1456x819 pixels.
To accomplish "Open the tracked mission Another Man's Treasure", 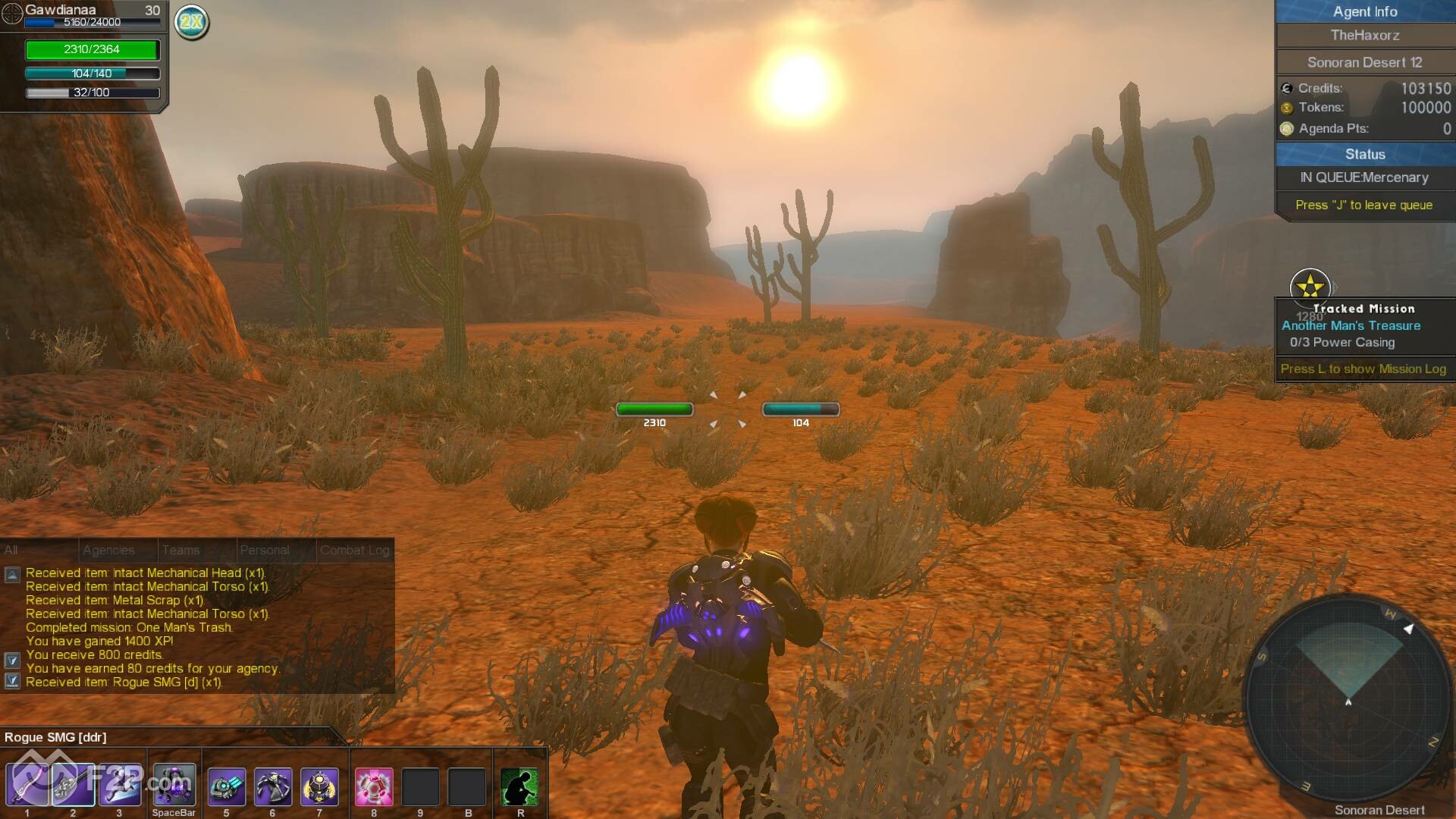I will (x=1351, y=325).
